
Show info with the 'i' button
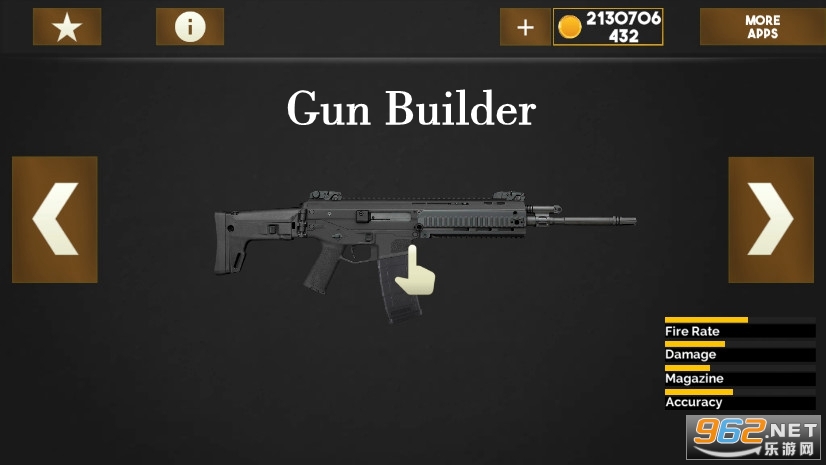point(190,27)
